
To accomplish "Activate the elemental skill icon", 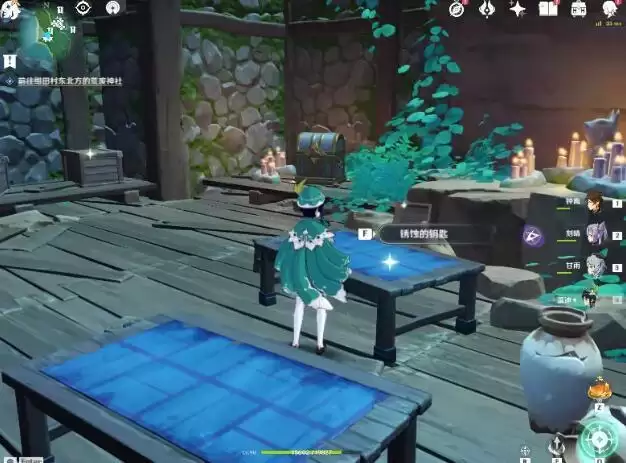I will (x=558, y=443).
